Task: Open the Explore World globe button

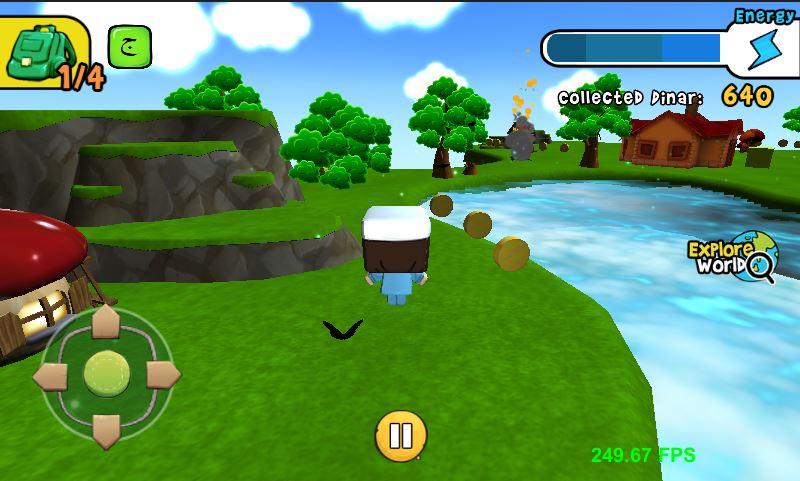Action: click(732, 259)
